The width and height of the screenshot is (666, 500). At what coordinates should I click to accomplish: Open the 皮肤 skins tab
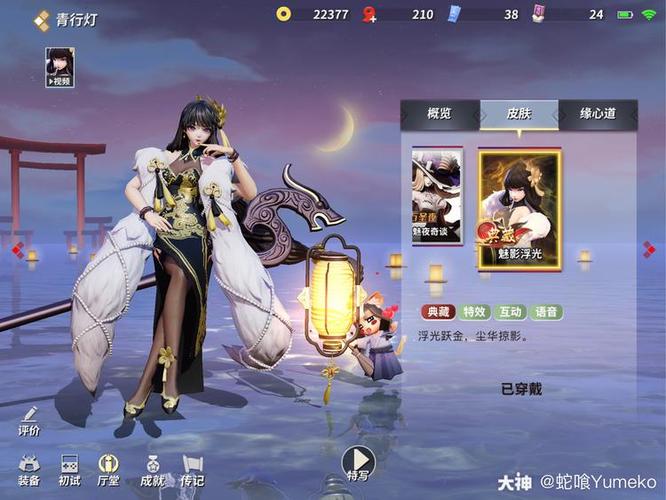tap(518, 114)
